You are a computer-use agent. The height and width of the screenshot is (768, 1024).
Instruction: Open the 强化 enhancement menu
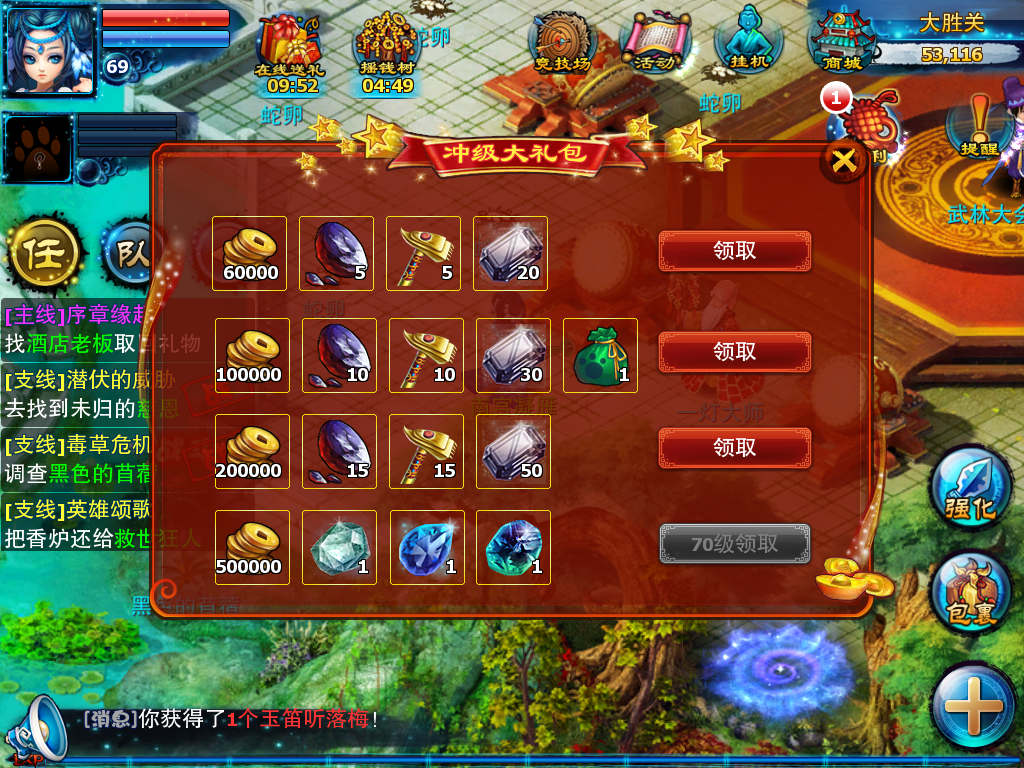tap(970, 490)
